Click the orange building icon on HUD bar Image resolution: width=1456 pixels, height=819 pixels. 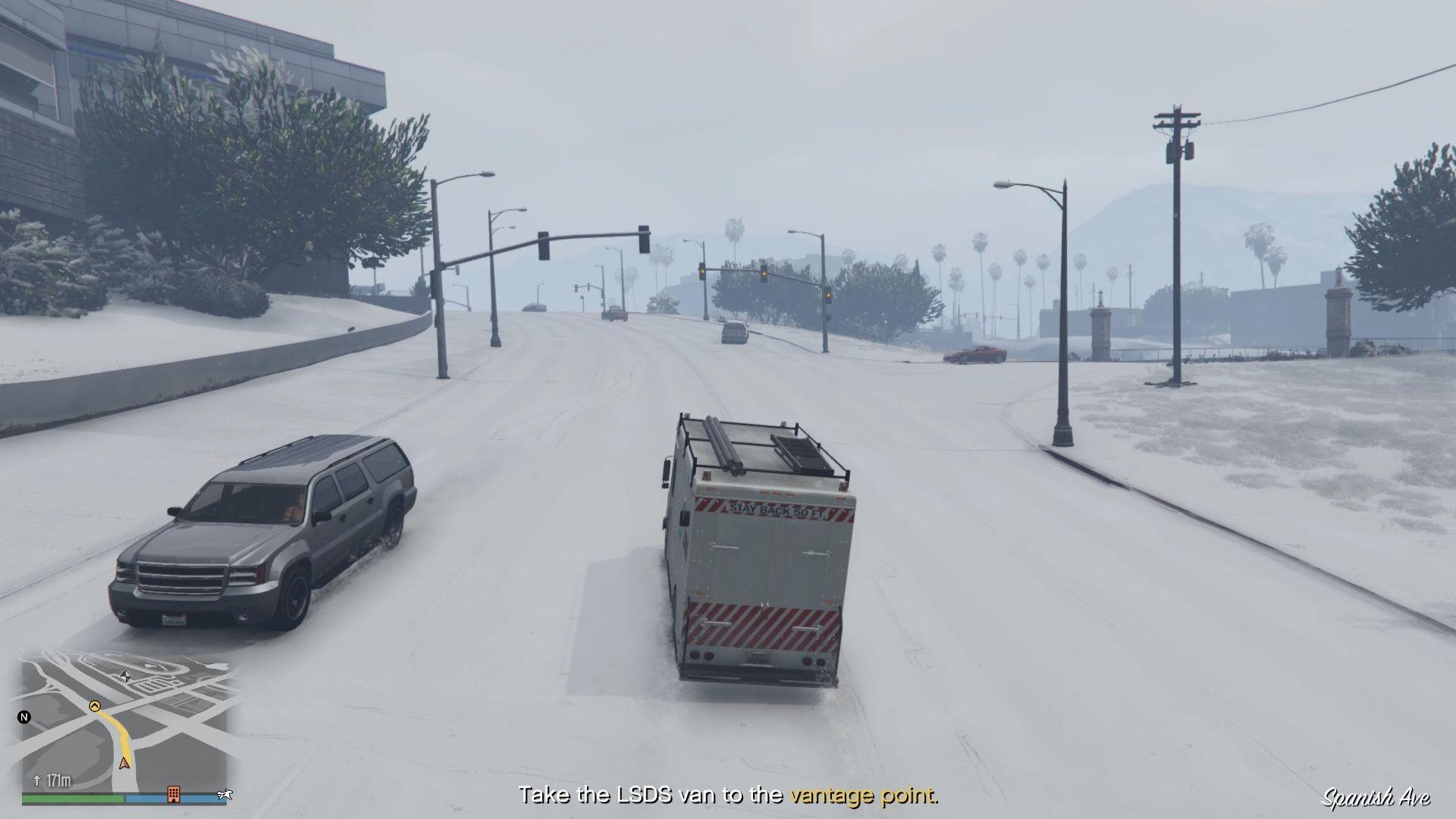(174, 795)
